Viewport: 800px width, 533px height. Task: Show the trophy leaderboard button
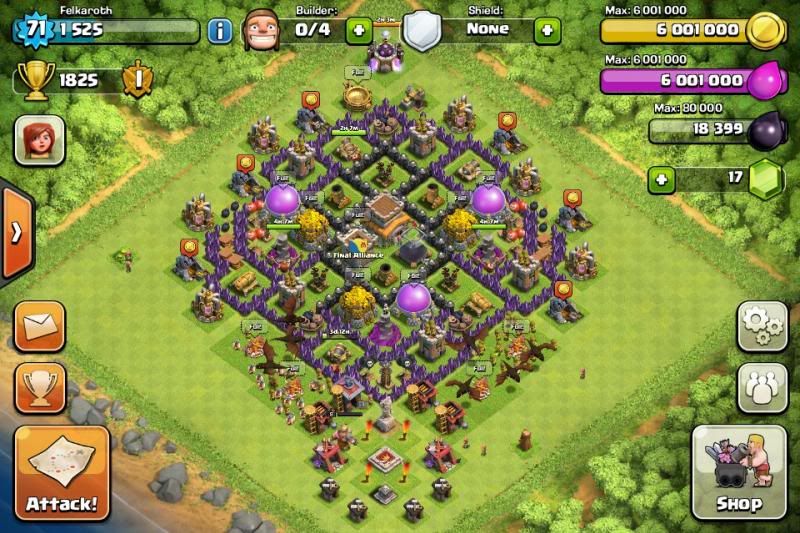pyautogui.click(x=40, y=388)
